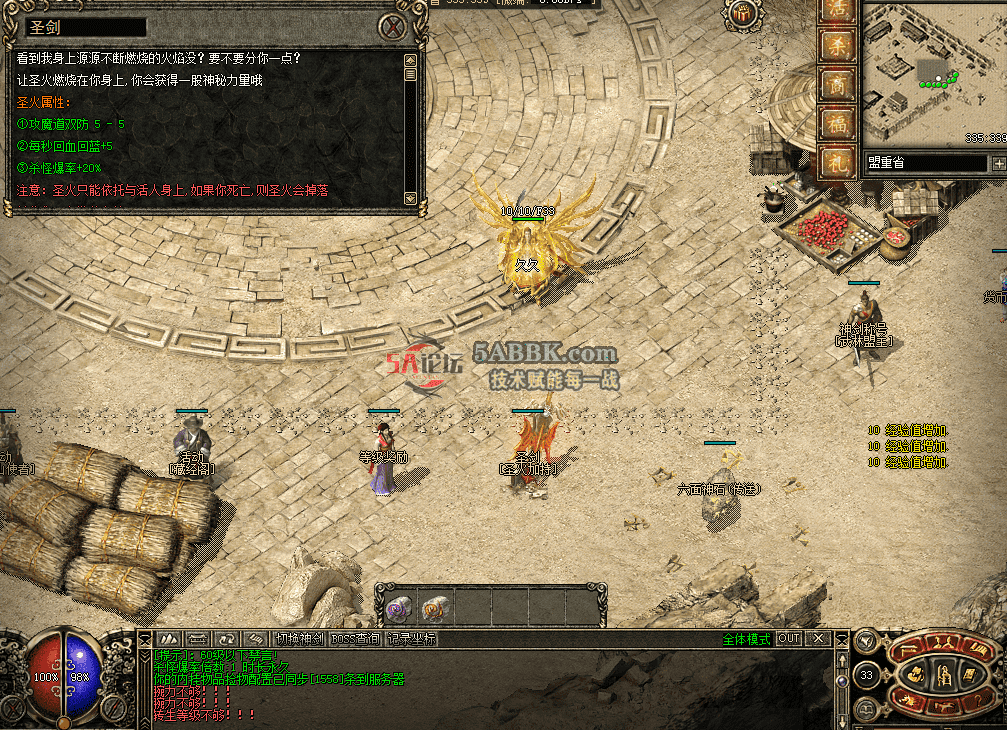Expand the minimap with the plus button
This screenshot has width=1007, height=730.
[998, 163]
